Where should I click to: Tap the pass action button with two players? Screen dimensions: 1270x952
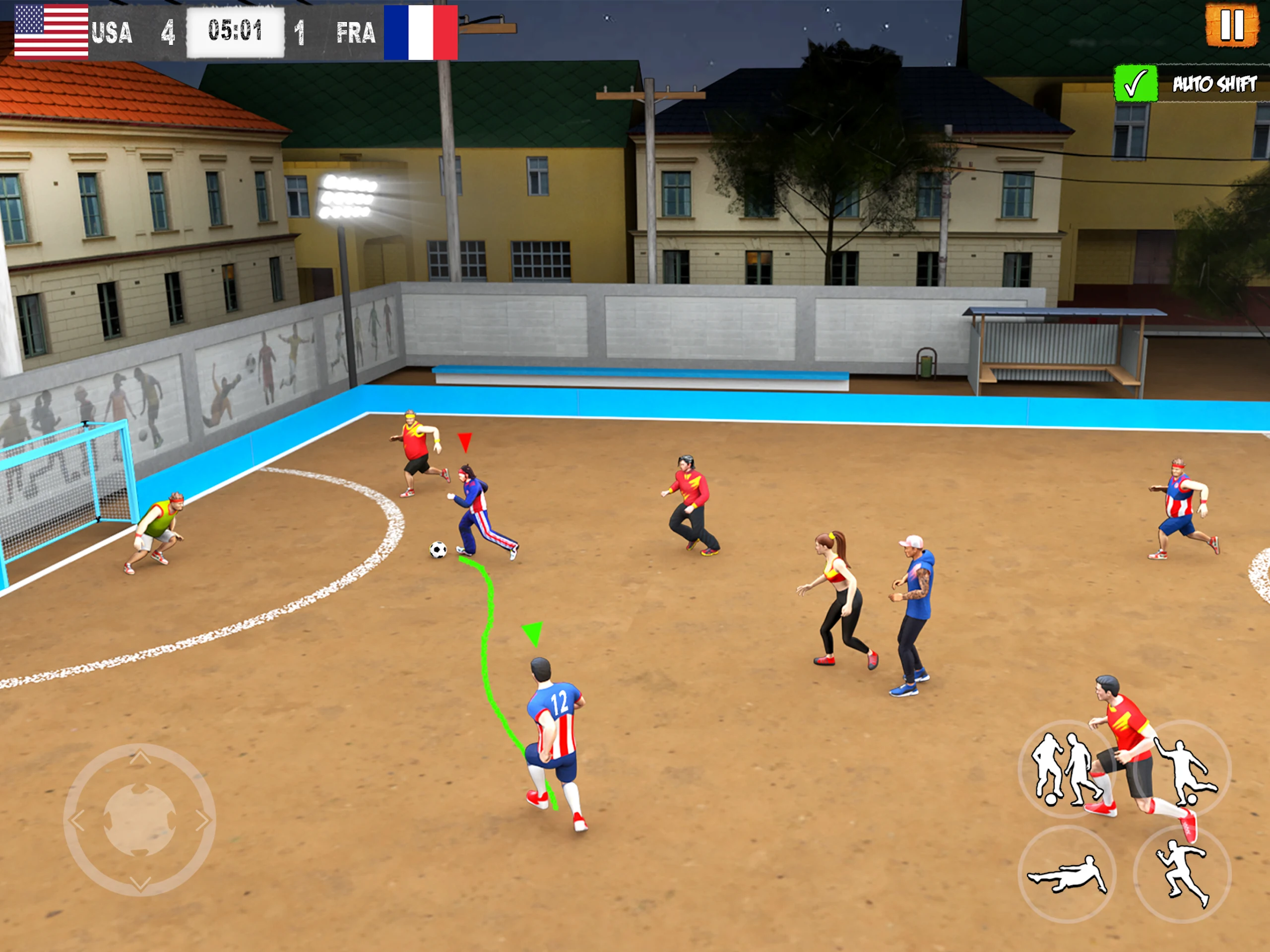[1066, 768]
